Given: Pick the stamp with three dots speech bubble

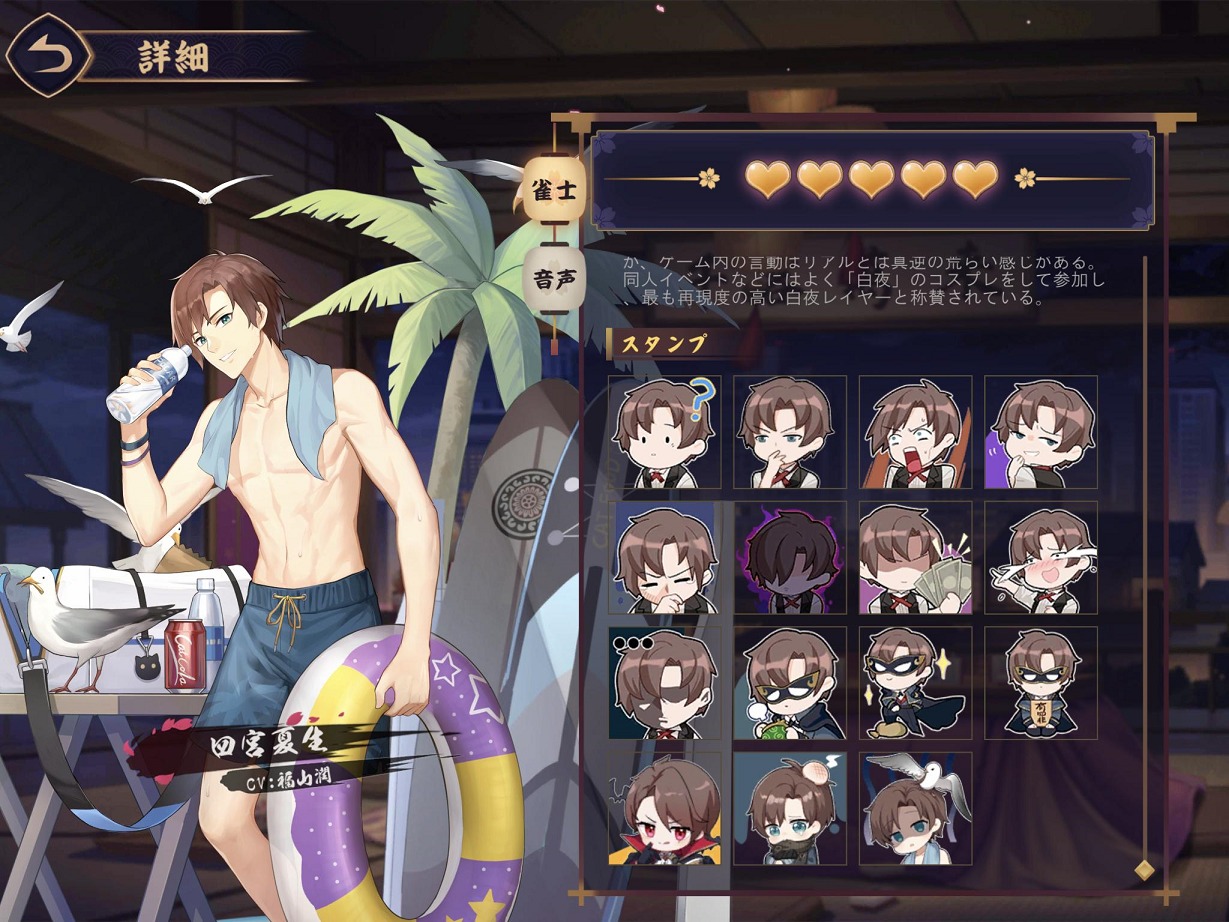Looking at the screenshot, I should [x=664, y=683].
